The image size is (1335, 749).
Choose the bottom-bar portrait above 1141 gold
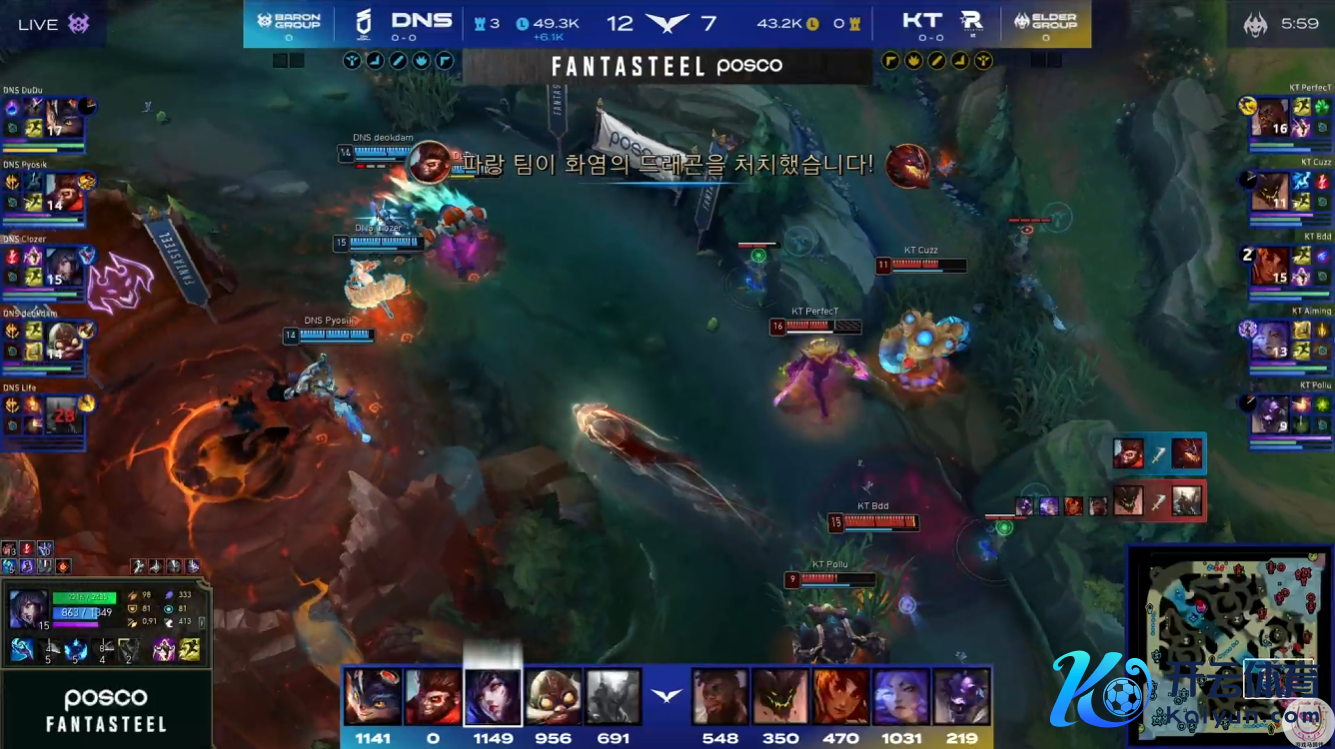click(x=372, y=697)
